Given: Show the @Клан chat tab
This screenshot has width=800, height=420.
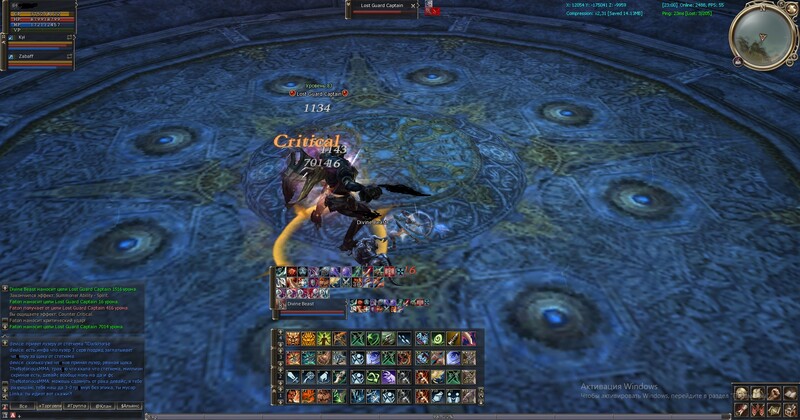Looking at the screenshot, I should [x=103, y=407].
